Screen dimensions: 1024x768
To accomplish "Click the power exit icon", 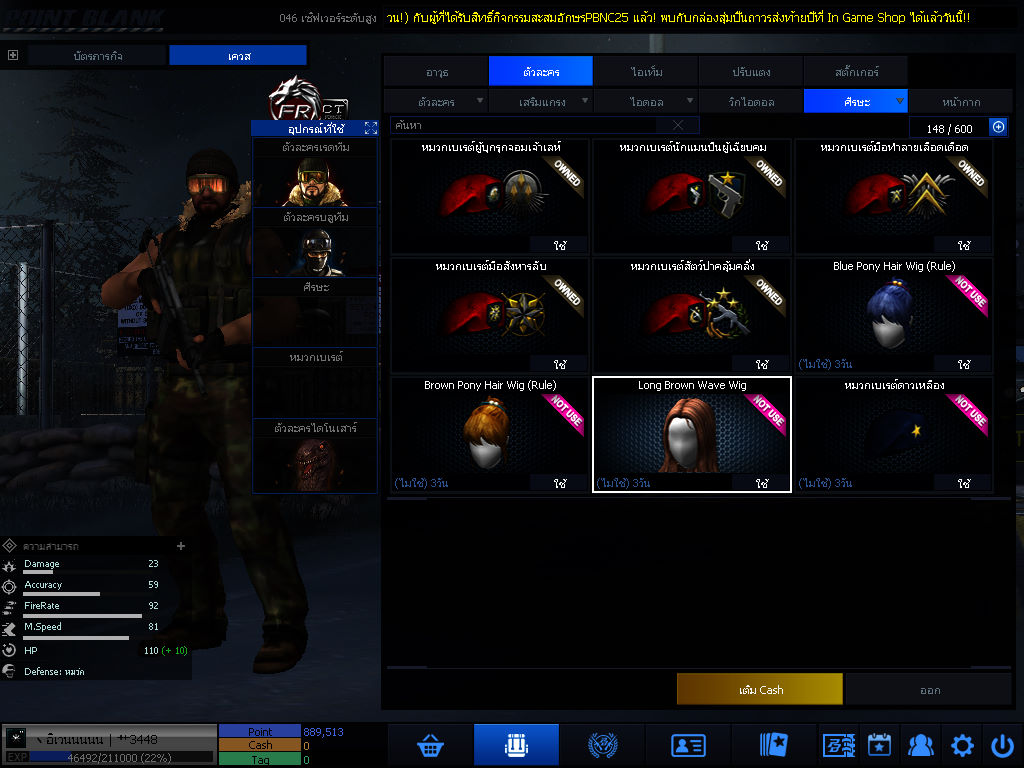I will click(x=1002, y=745).
